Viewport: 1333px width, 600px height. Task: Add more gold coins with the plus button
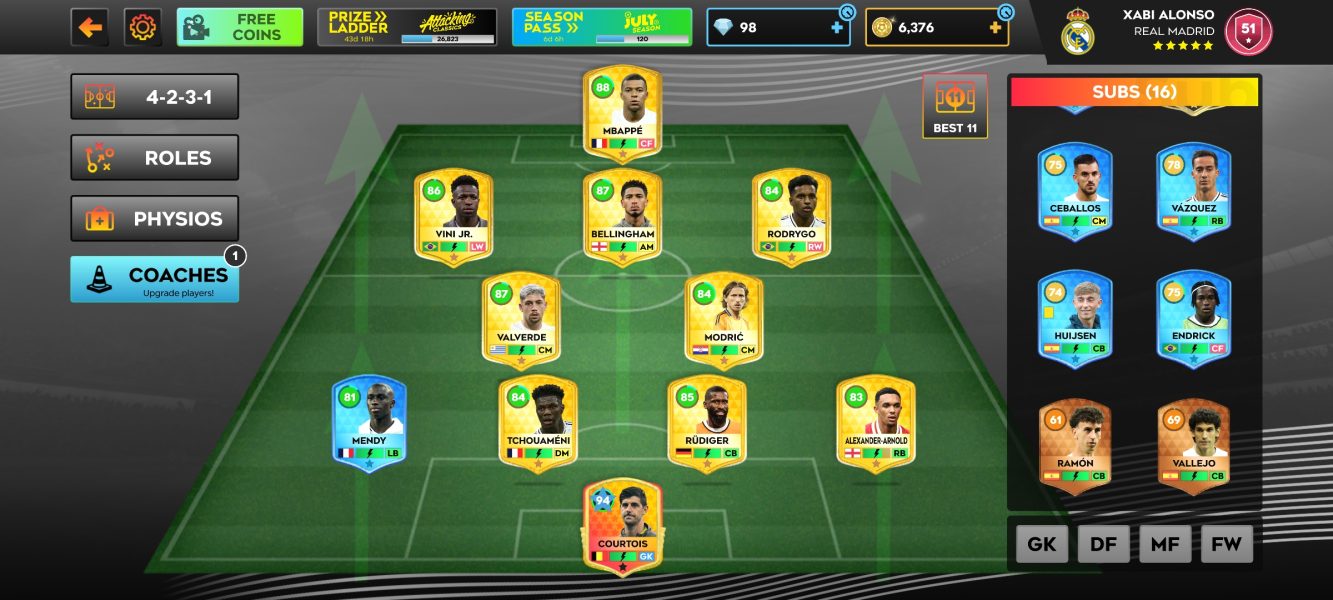pyautogui.click(x=995, y=28)
